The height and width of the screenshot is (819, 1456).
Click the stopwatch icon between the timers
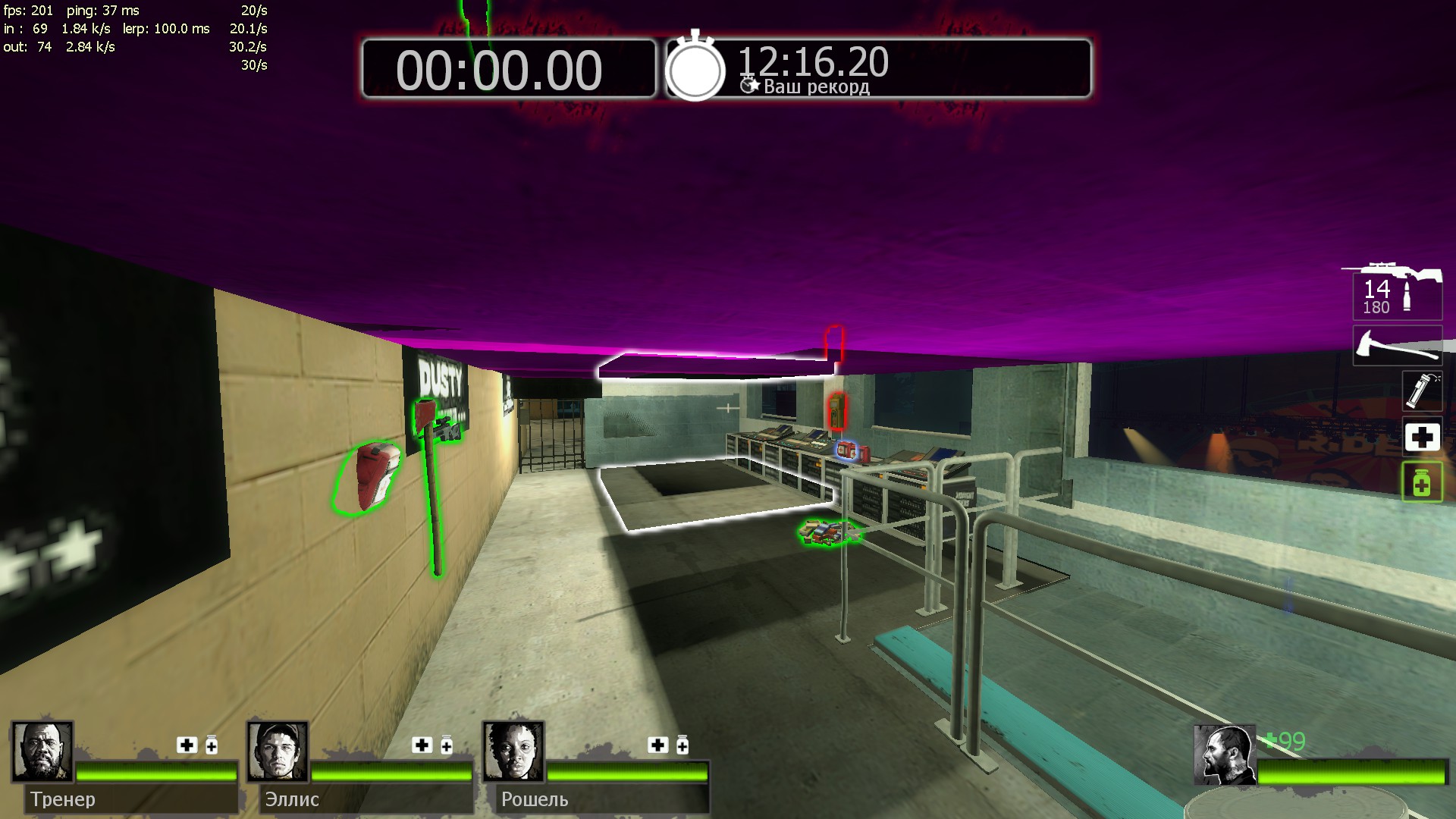coord(695,68)
